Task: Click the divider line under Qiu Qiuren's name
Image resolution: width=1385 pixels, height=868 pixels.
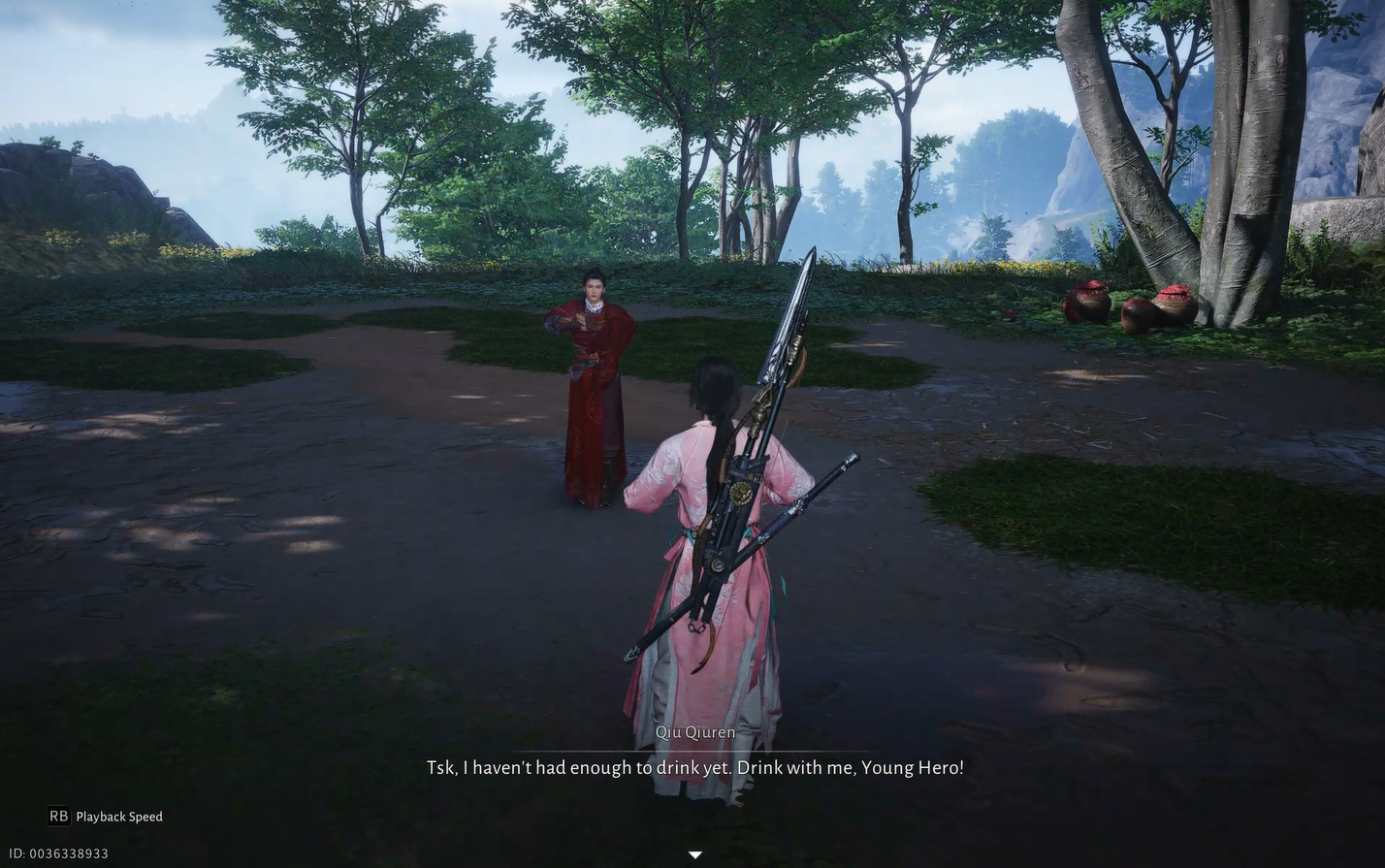Action: coord(695,749)
